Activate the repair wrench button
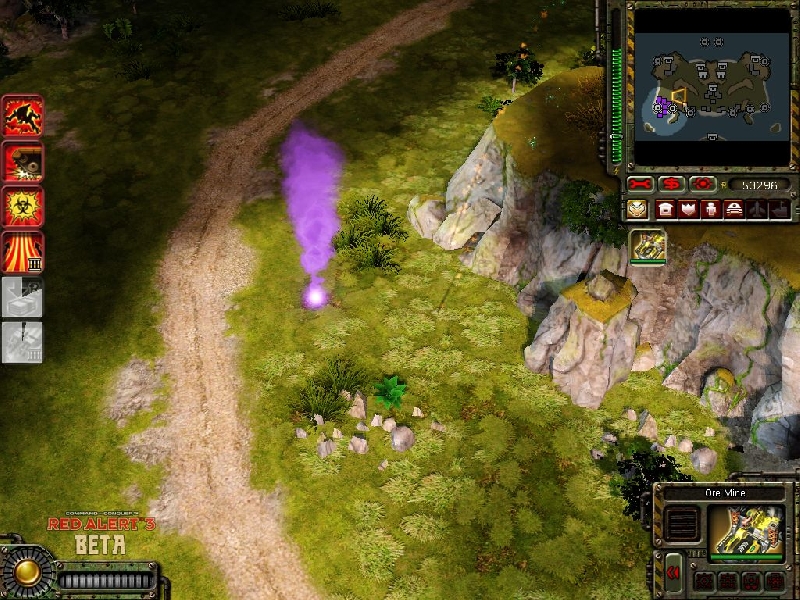800x600 pixels. tap(641, 185)
